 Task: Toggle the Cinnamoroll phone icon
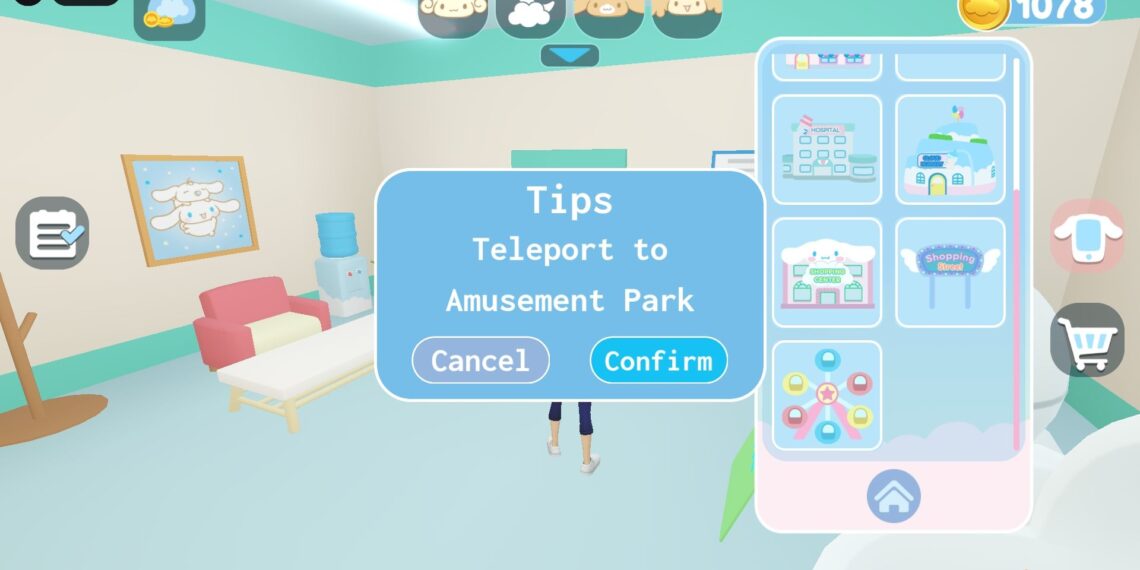1087,236
